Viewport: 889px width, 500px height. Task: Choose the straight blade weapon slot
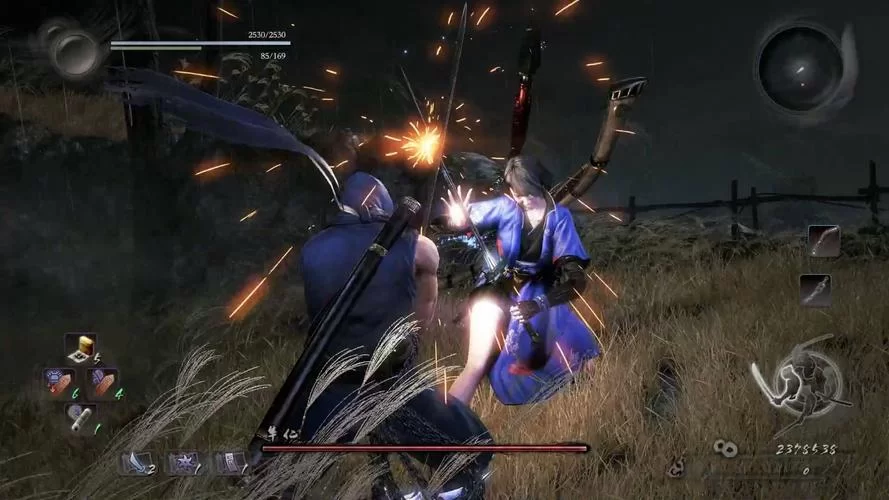click(x=814, y=289)
